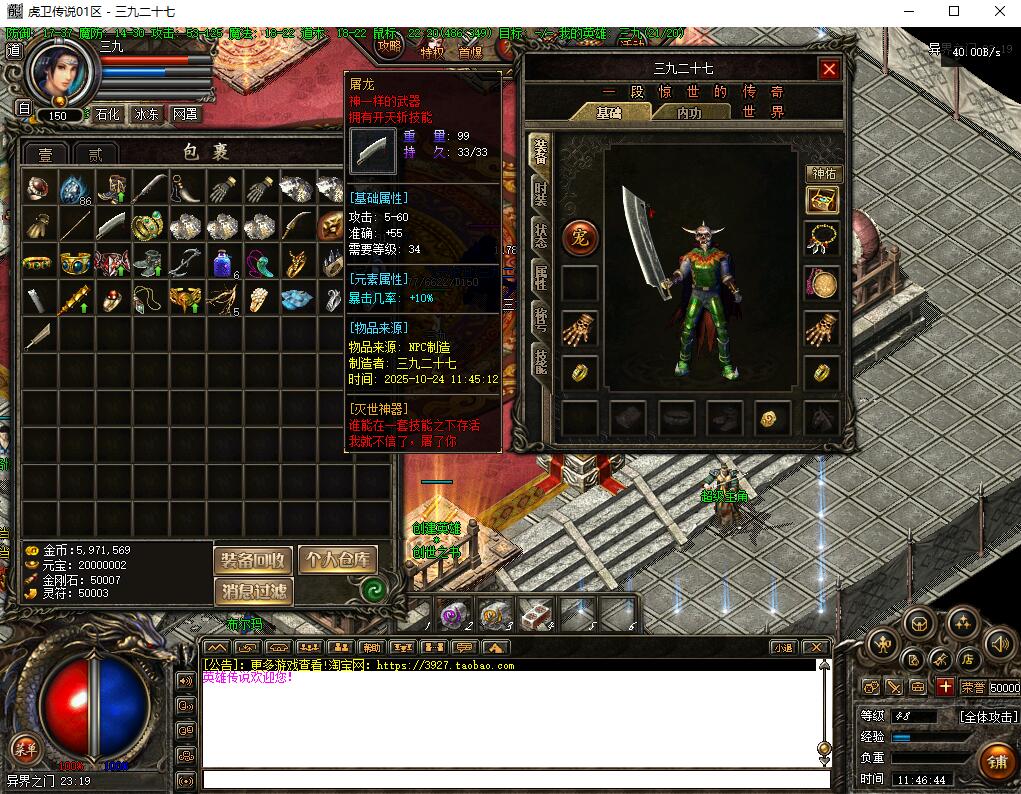Toggle the 石化 button under the portrait

(x=108, y=115)
